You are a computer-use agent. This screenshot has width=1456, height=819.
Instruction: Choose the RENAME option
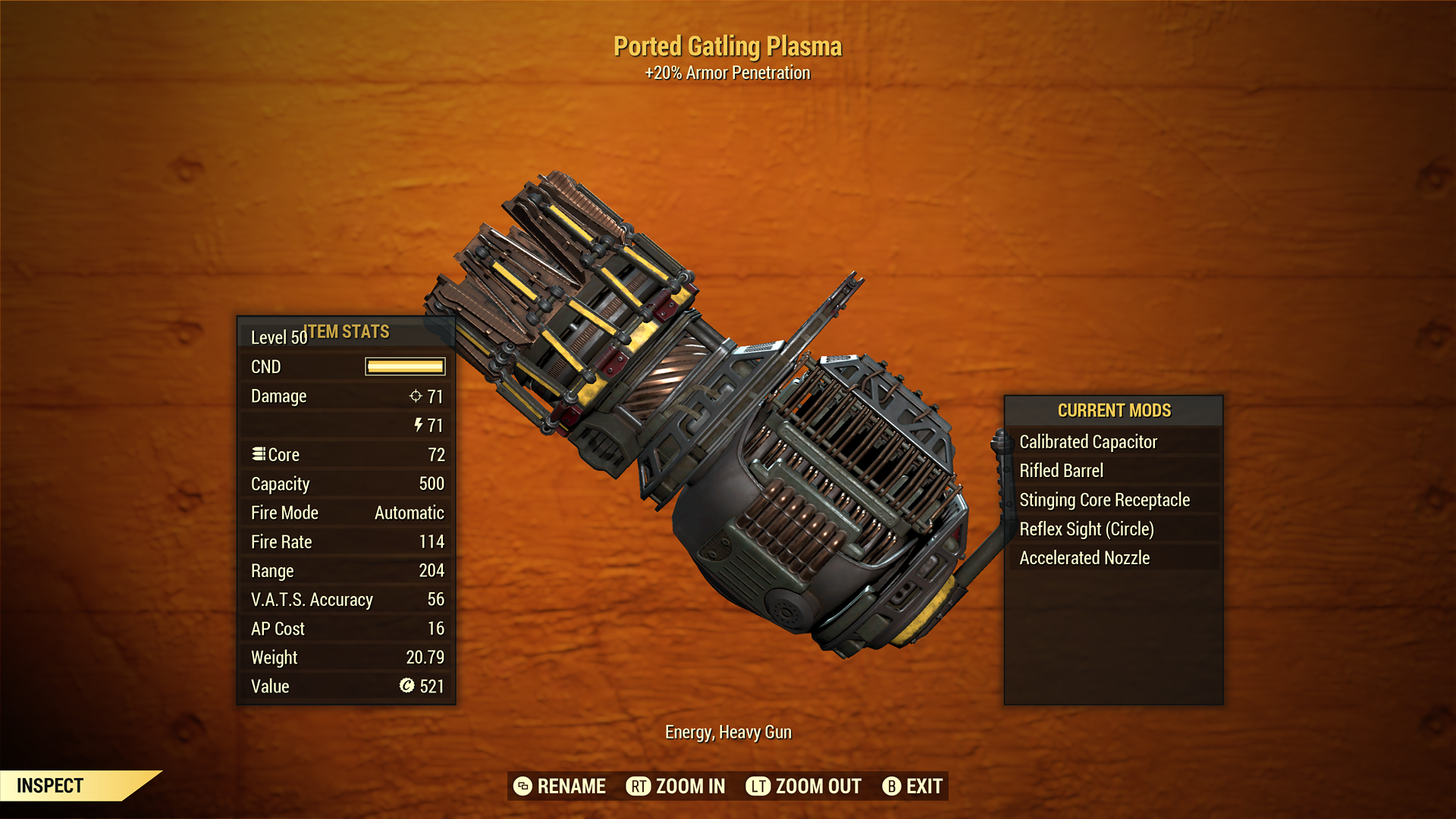(x=560, y=786)
